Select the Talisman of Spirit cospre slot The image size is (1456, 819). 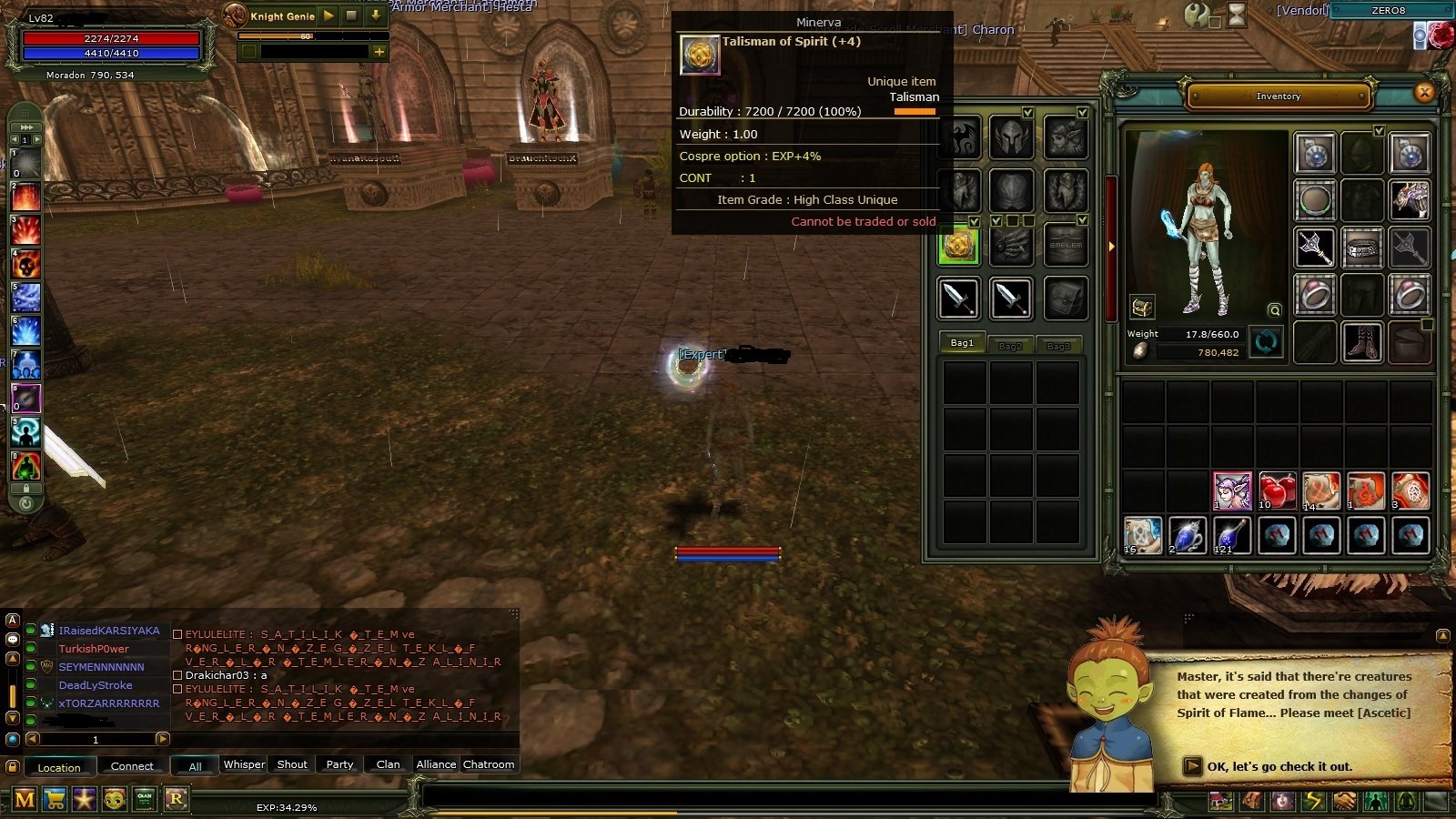click(x=958, y=246)
